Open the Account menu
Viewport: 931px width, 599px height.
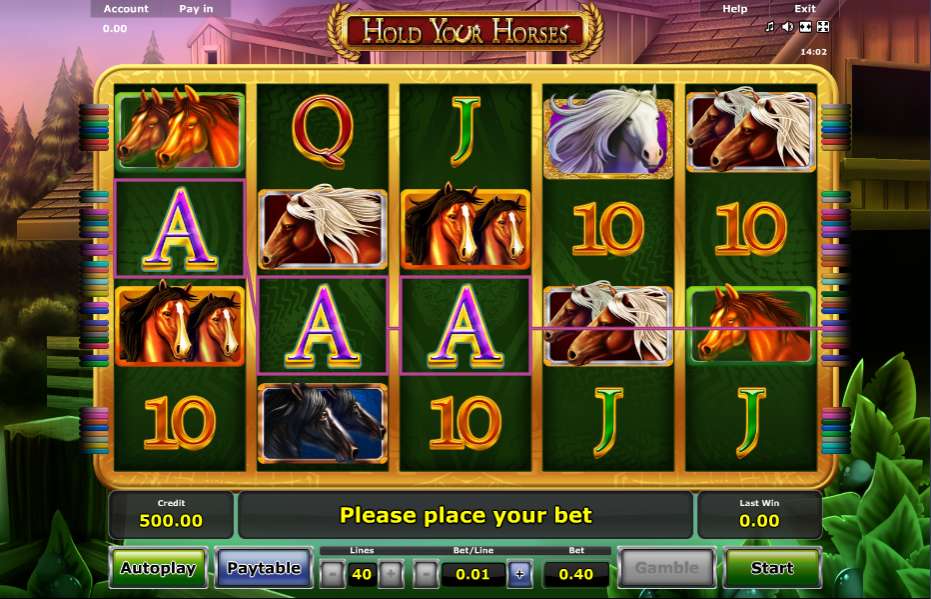point(126,9)
